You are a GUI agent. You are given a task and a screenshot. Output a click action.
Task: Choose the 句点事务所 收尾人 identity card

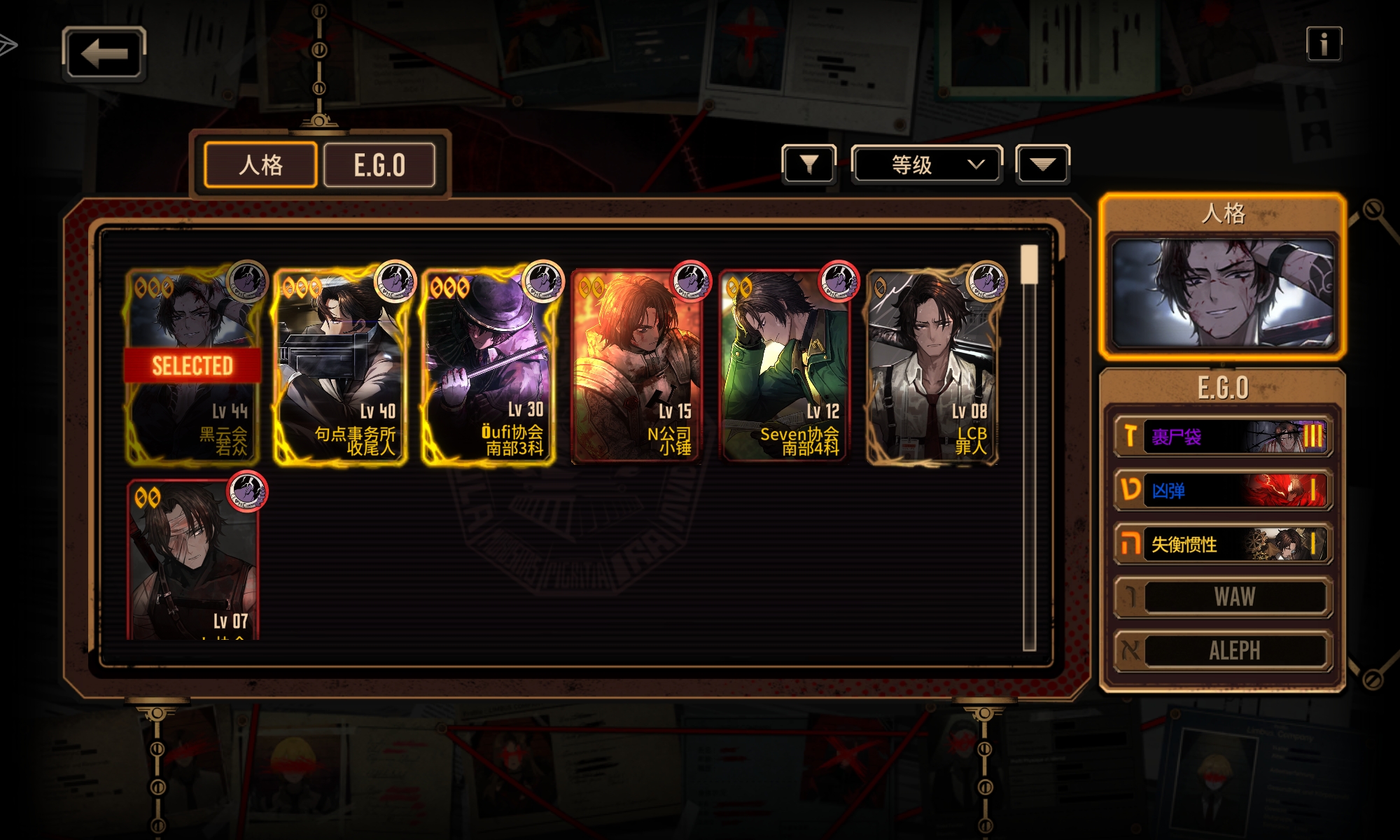[x=342, y=365]
